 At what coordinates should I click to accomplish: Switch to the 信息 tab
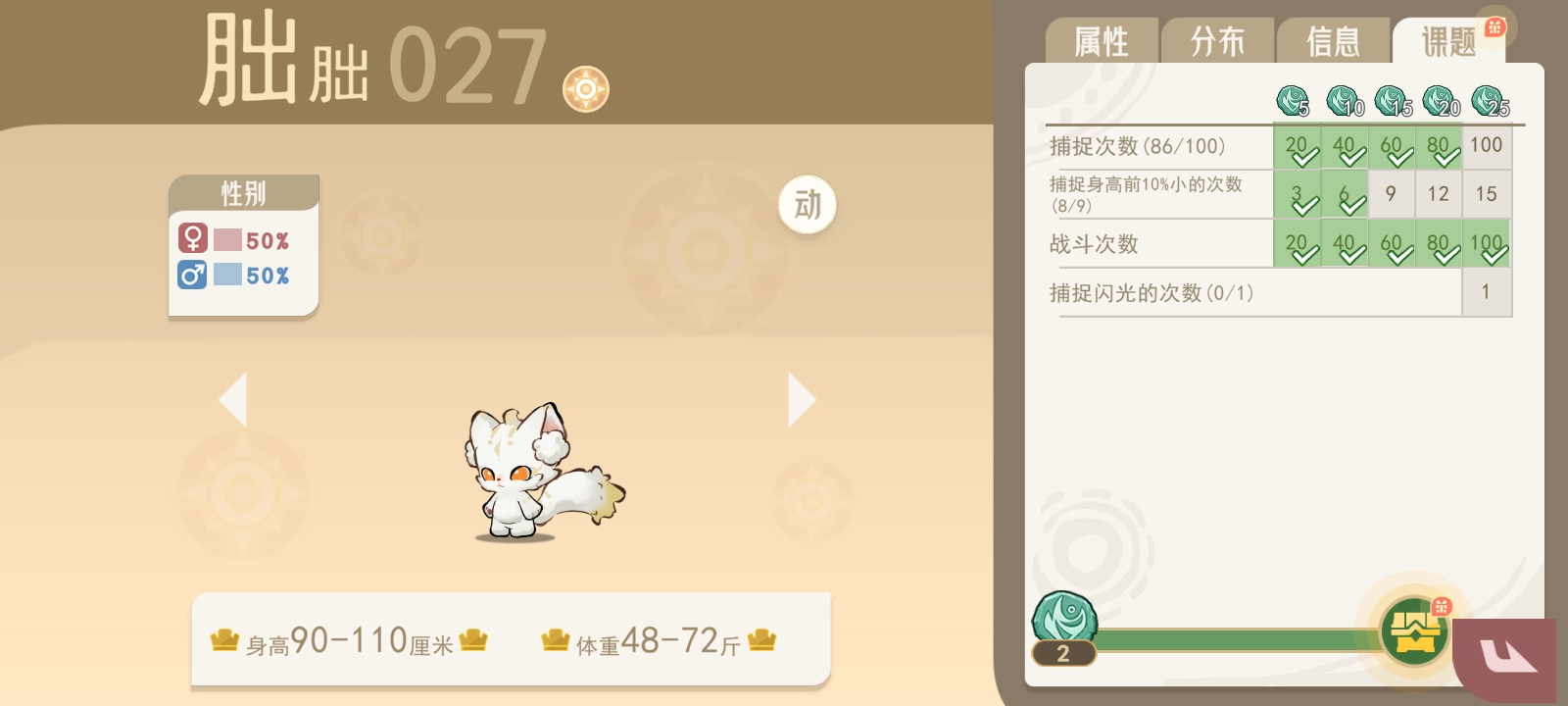coord(1335,39)
